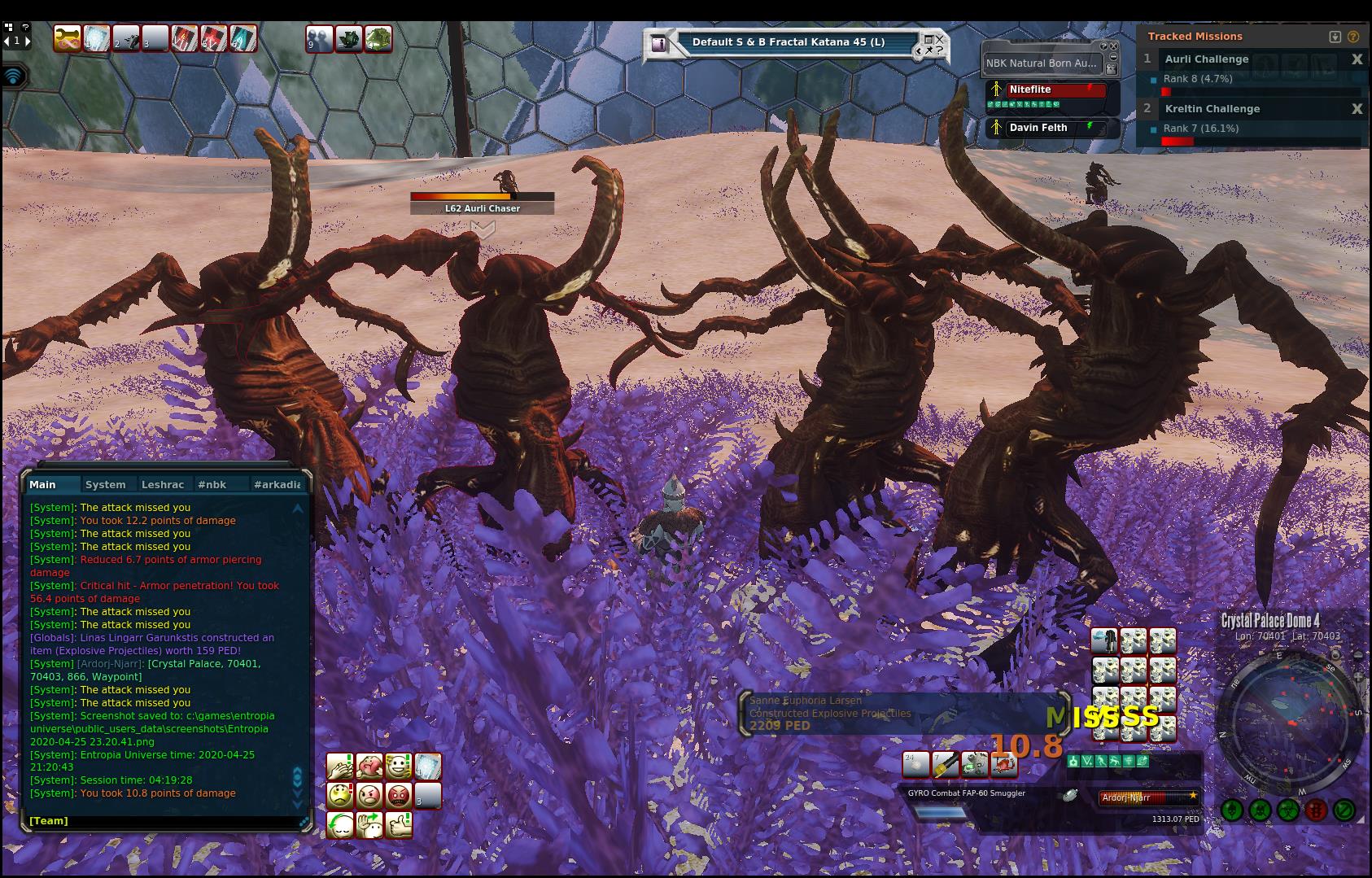Image resolution: width=1372 pixels, height=878 pixels.
Task: Use the waving hand emote
Action: [369, 824]
